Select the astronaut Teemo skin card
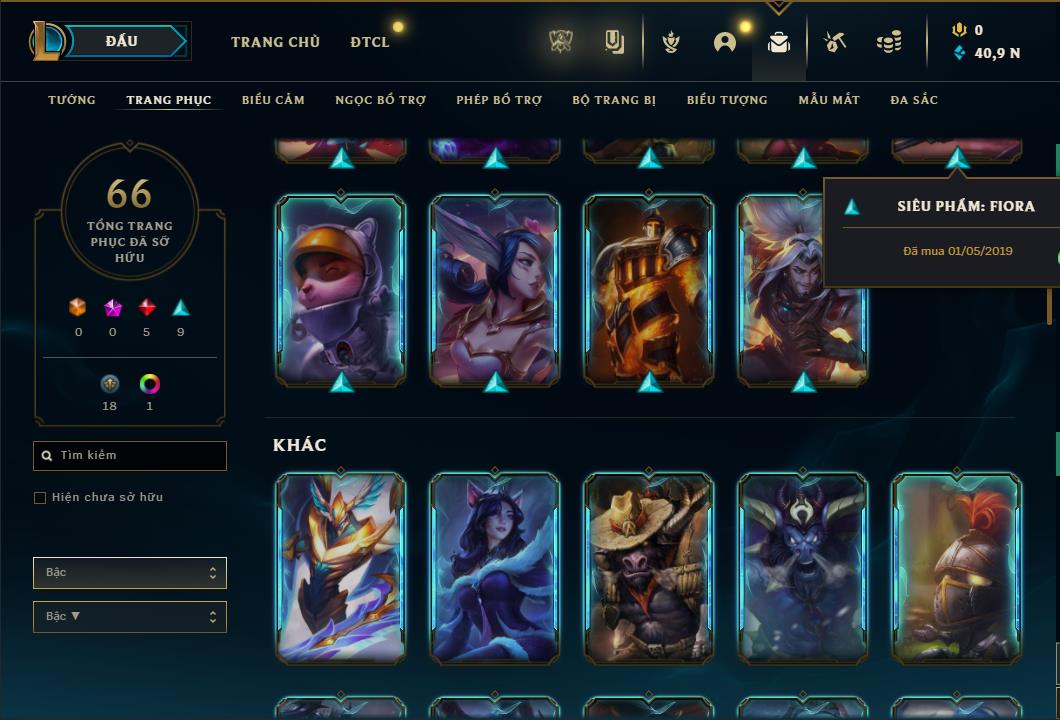The width and height of the screenshot is (1060, 720). (341, 290)
